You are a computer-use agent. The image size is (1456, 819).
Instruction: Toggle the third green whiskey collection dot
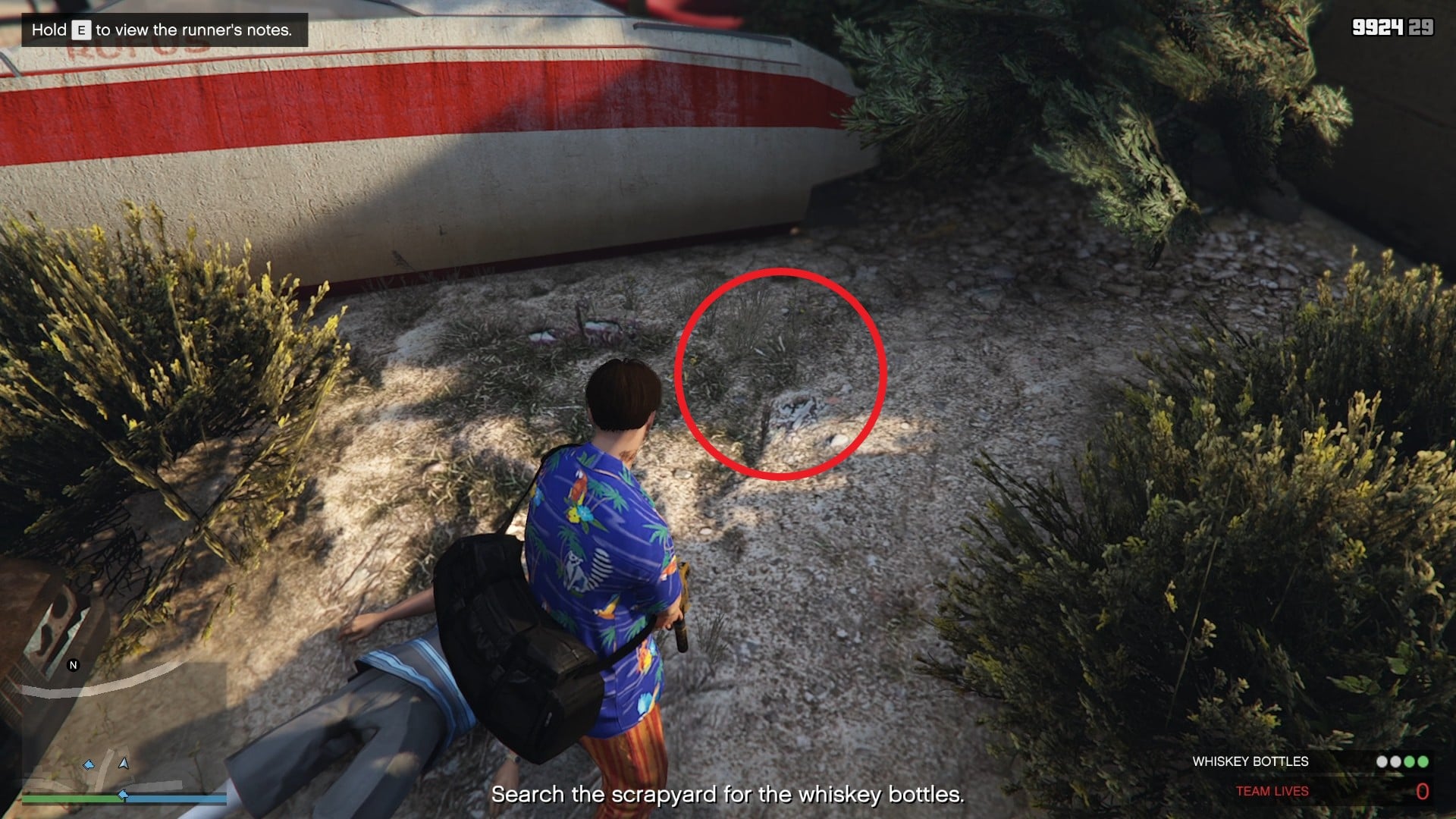click(1410, 761)
